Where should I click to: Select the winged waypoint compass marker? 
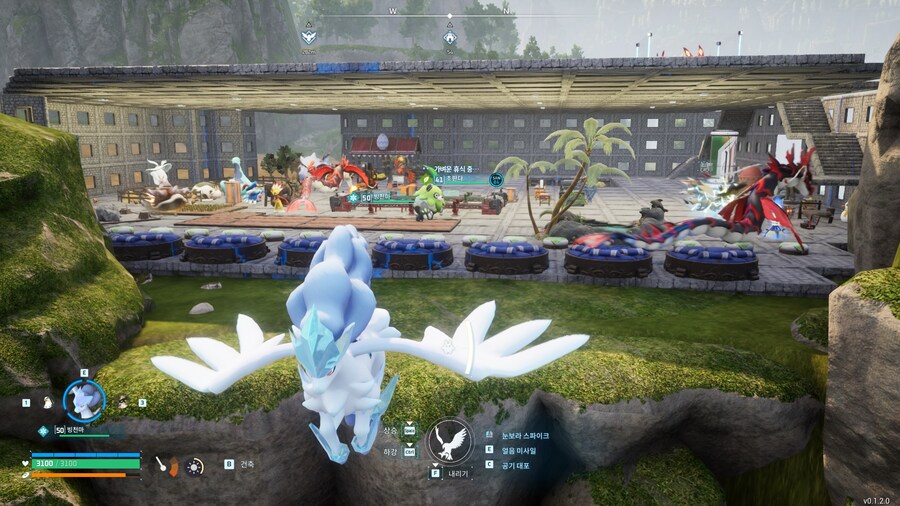click(309, 37)
